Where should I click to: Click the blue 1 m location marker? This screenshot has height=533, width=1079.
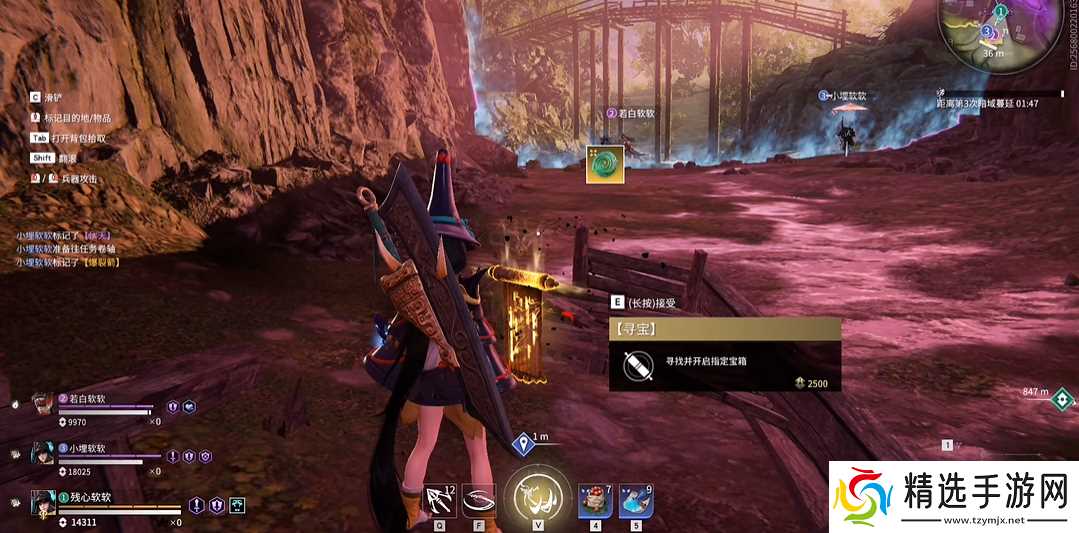tap(523, 444)
